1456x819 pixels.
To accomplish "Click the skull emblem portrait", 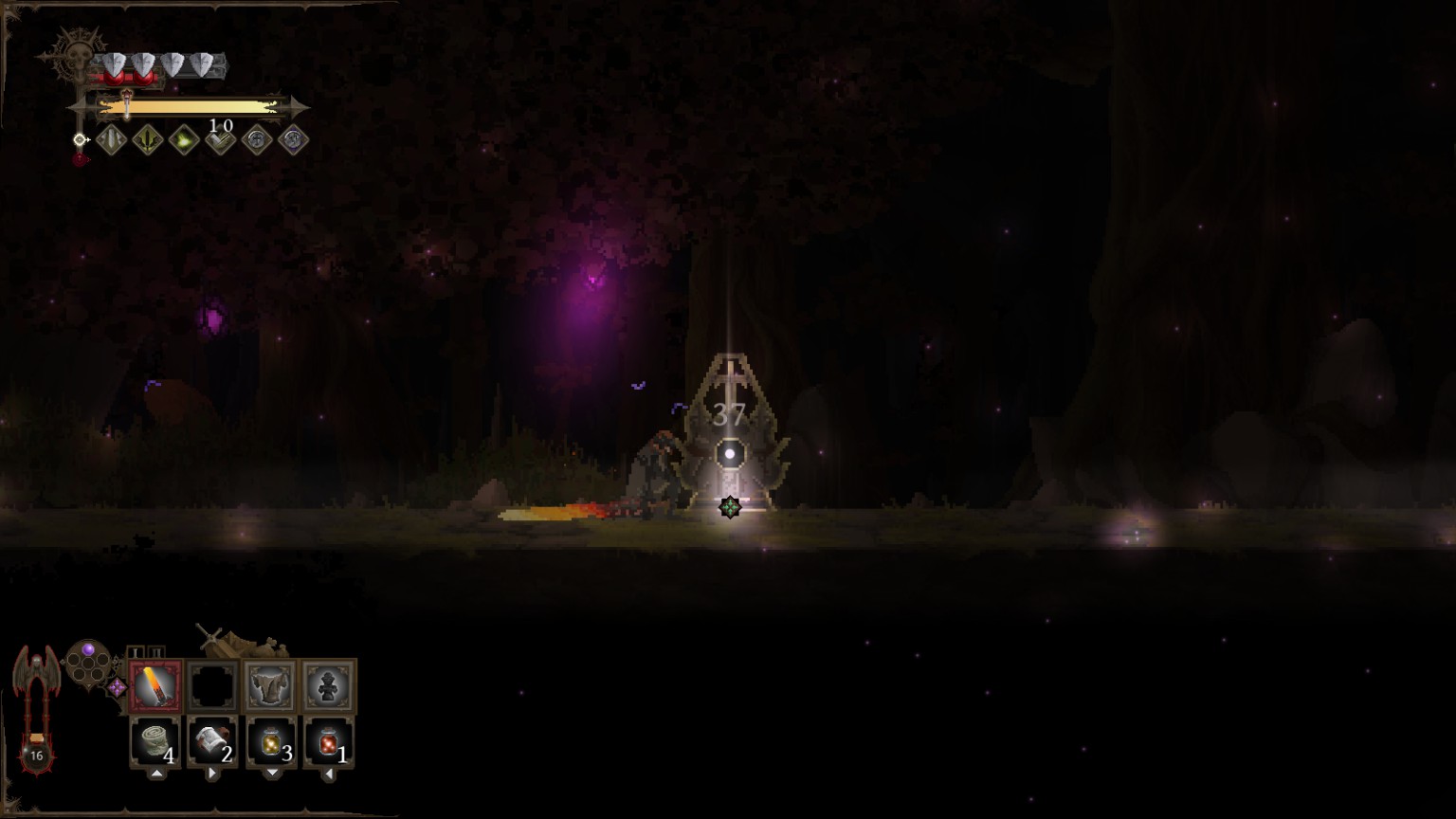I will tap(74, 57).
